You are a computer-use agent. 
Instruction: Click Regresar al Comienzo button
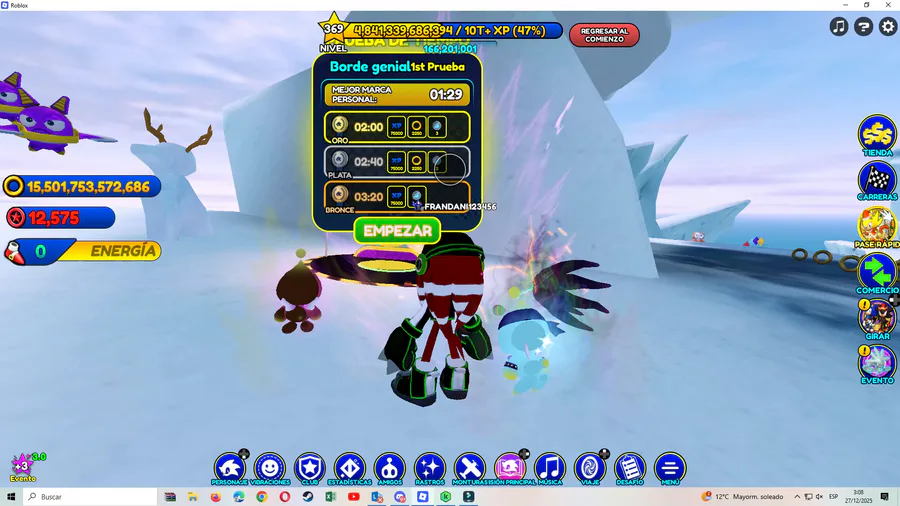604,35
